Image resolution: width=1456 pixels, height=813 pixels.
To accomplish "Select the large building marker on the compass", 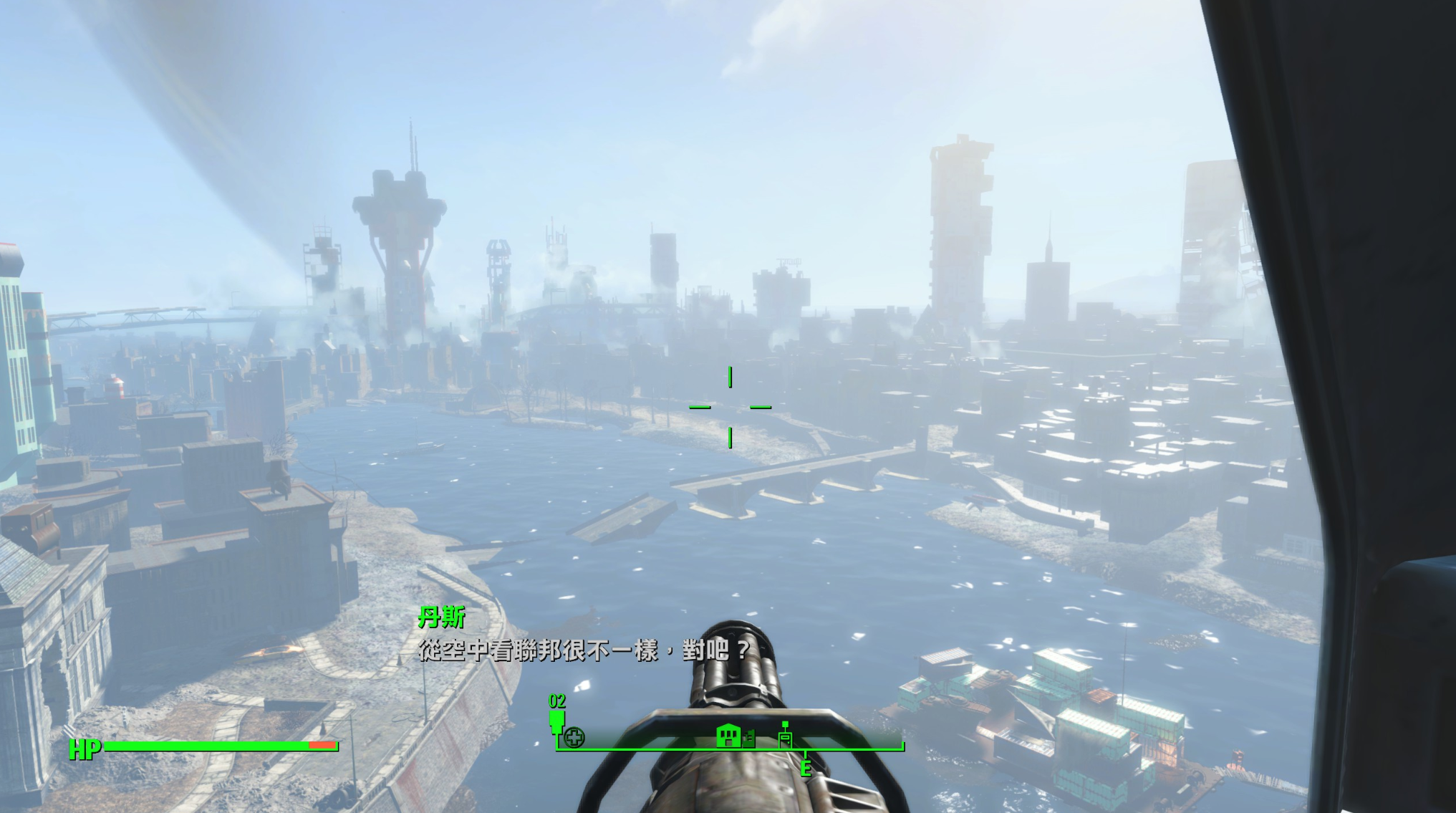I will click(x=728, y=736).
